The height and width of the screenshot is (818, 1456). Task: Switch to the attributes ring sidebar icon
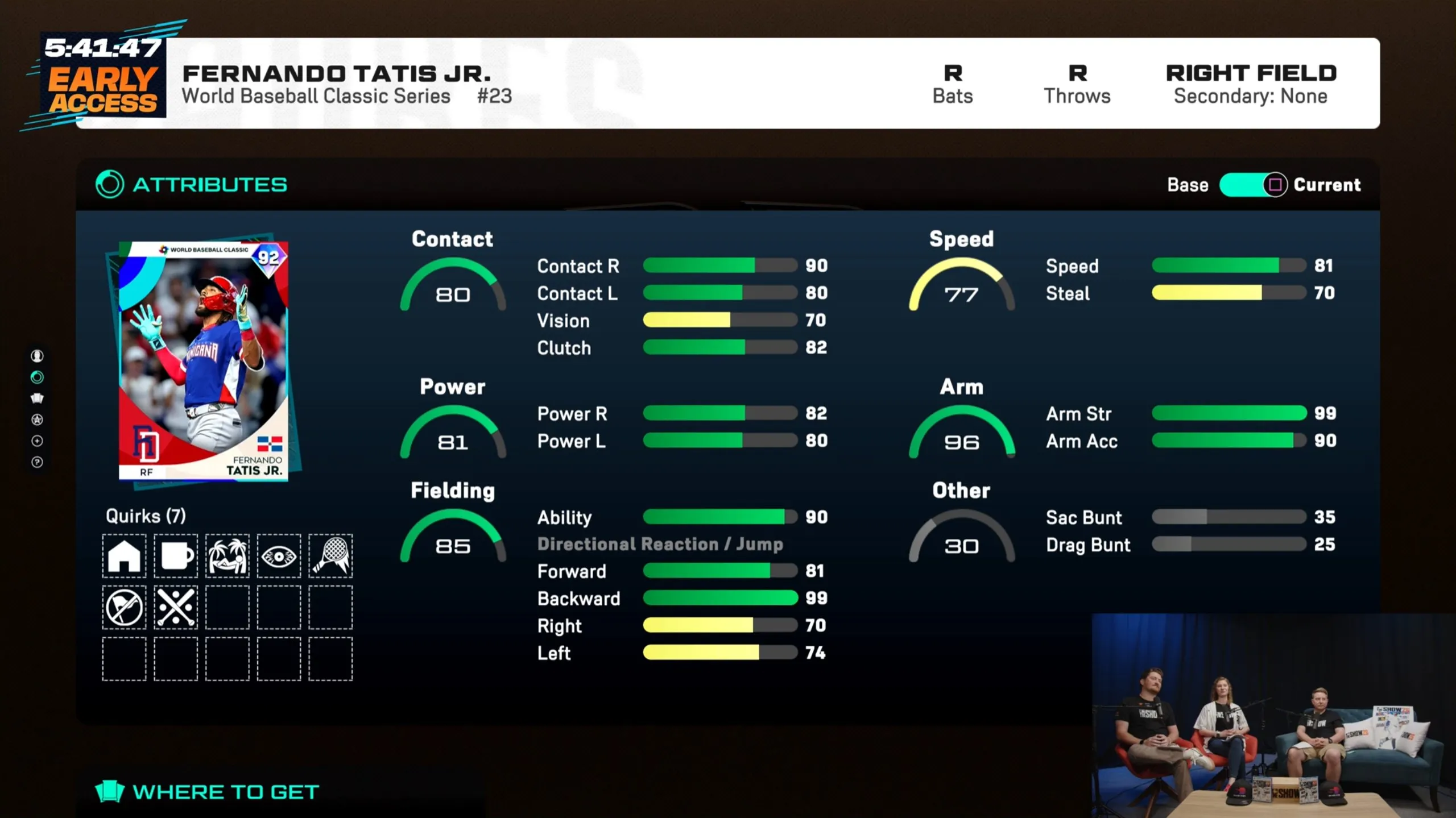37,377
